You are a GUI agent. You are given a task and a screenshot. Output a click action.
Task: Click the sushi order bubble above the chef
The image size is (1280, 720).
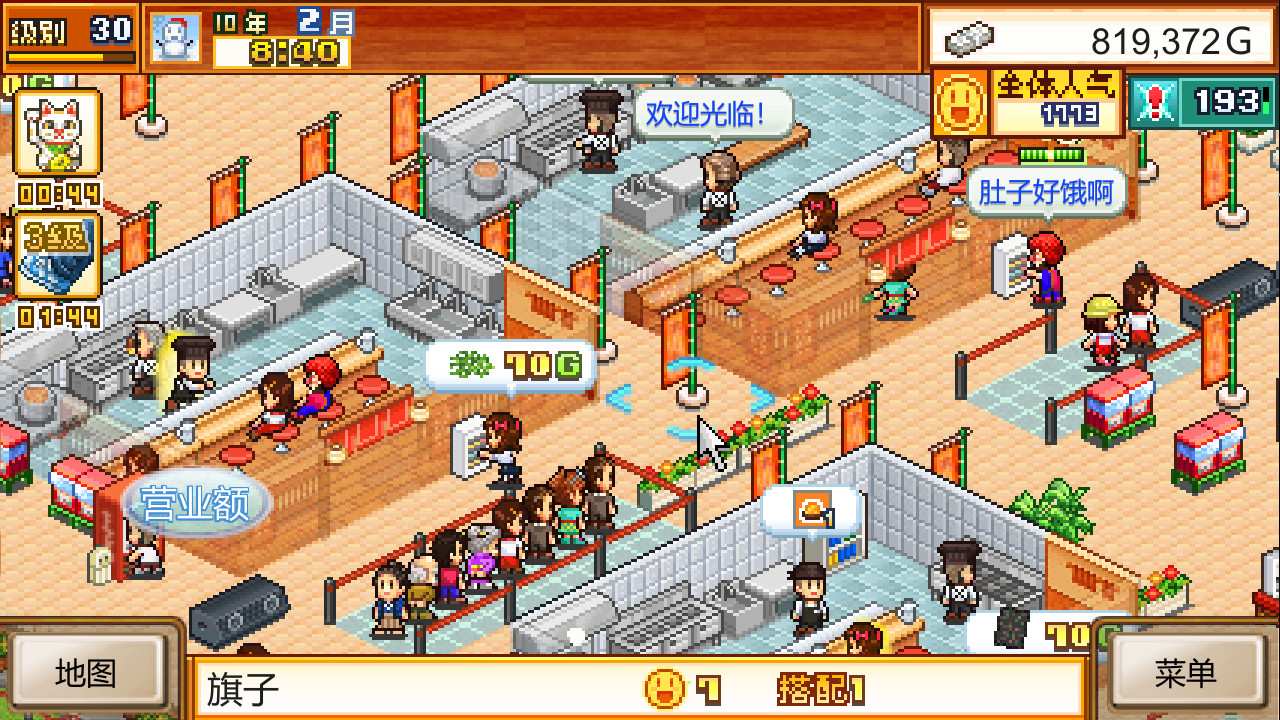[x=812, y=508]
